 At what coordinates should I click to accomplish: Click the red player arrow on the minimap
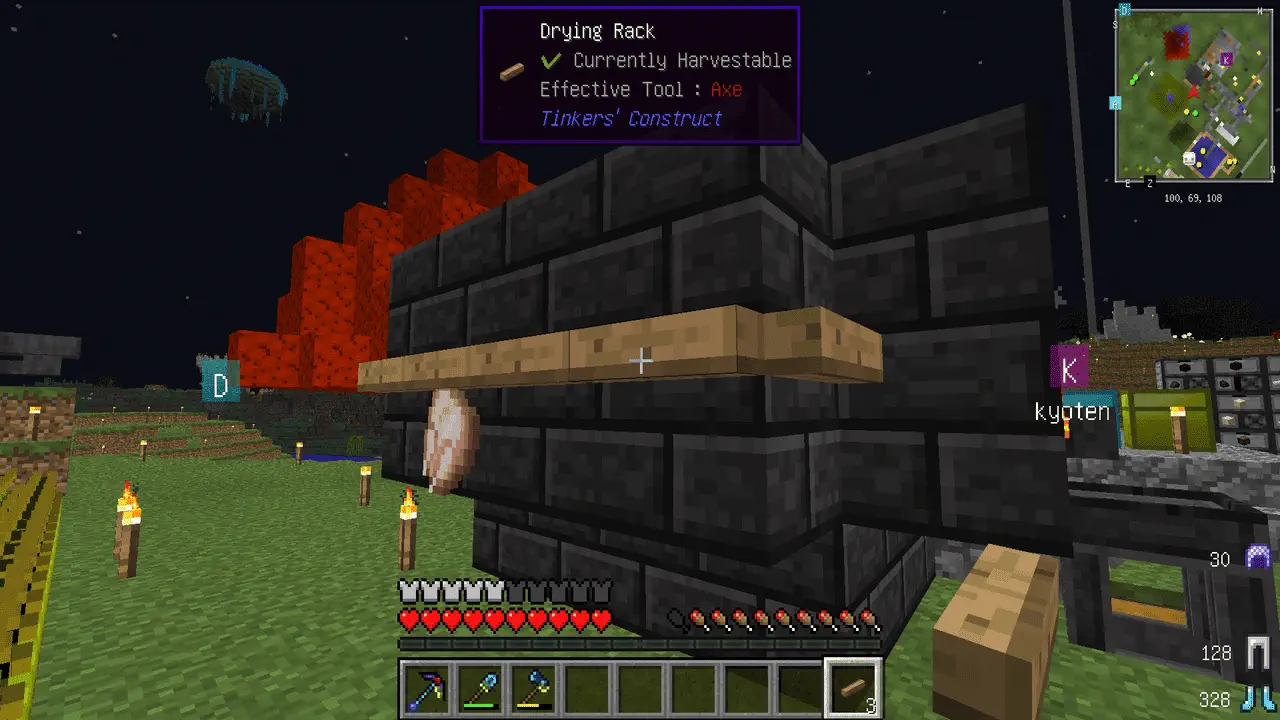coord(1193,92)
